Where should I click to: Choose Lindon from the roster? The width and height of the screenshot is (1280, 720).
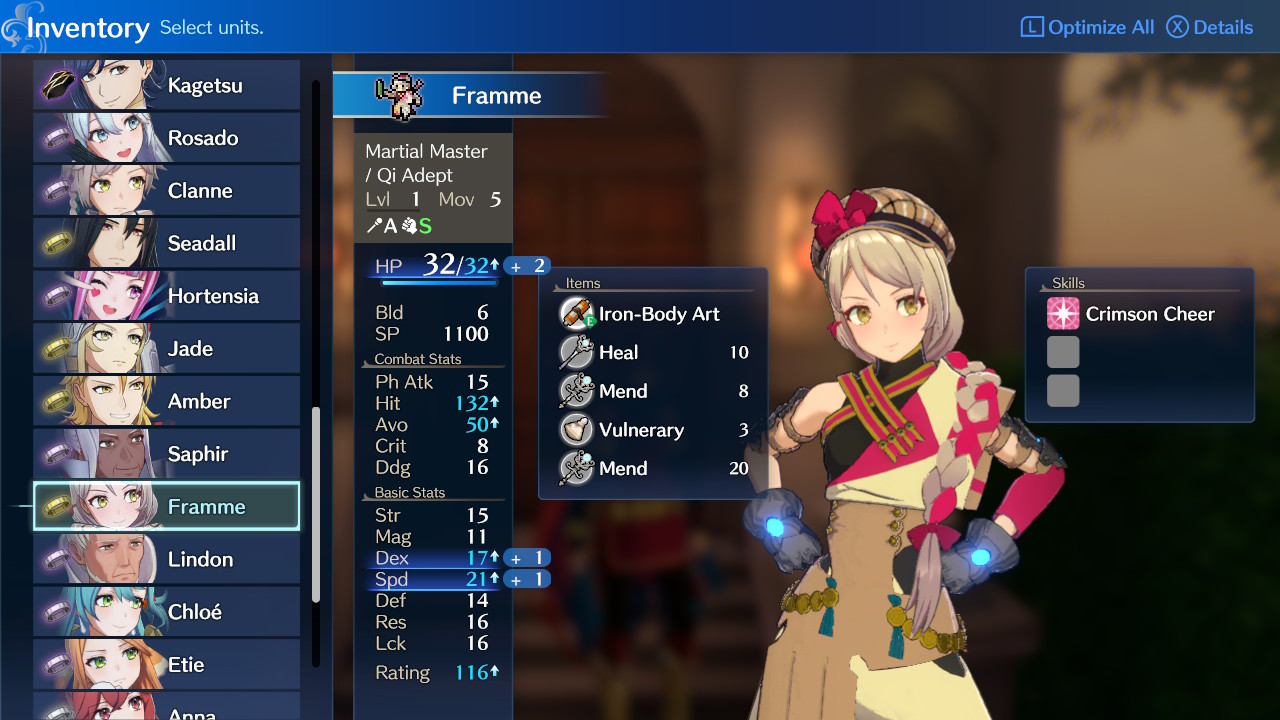(167, 559)
